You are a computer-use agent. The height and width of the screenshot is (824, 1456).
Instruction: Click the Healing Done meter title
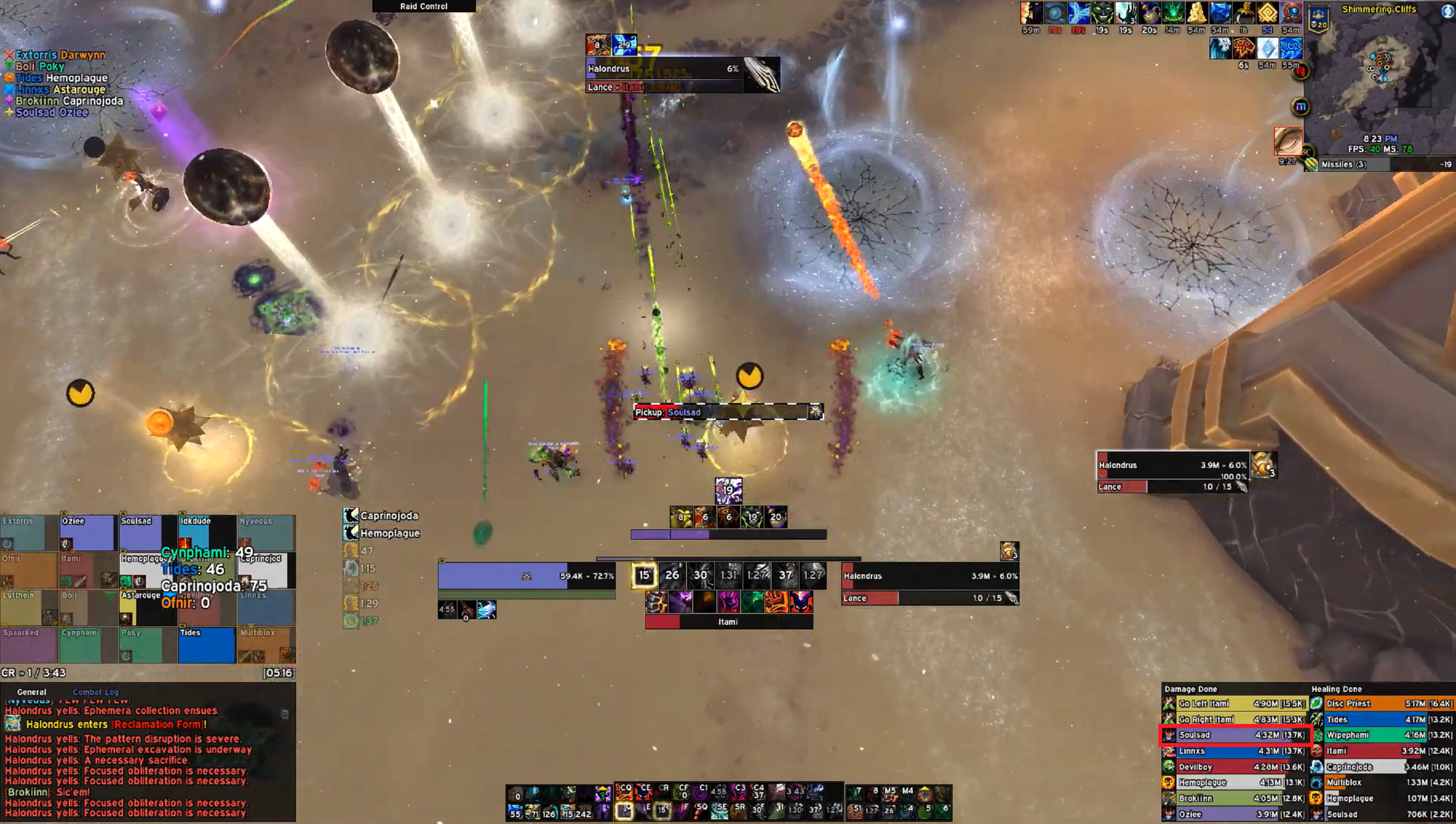pos(1336,689)
